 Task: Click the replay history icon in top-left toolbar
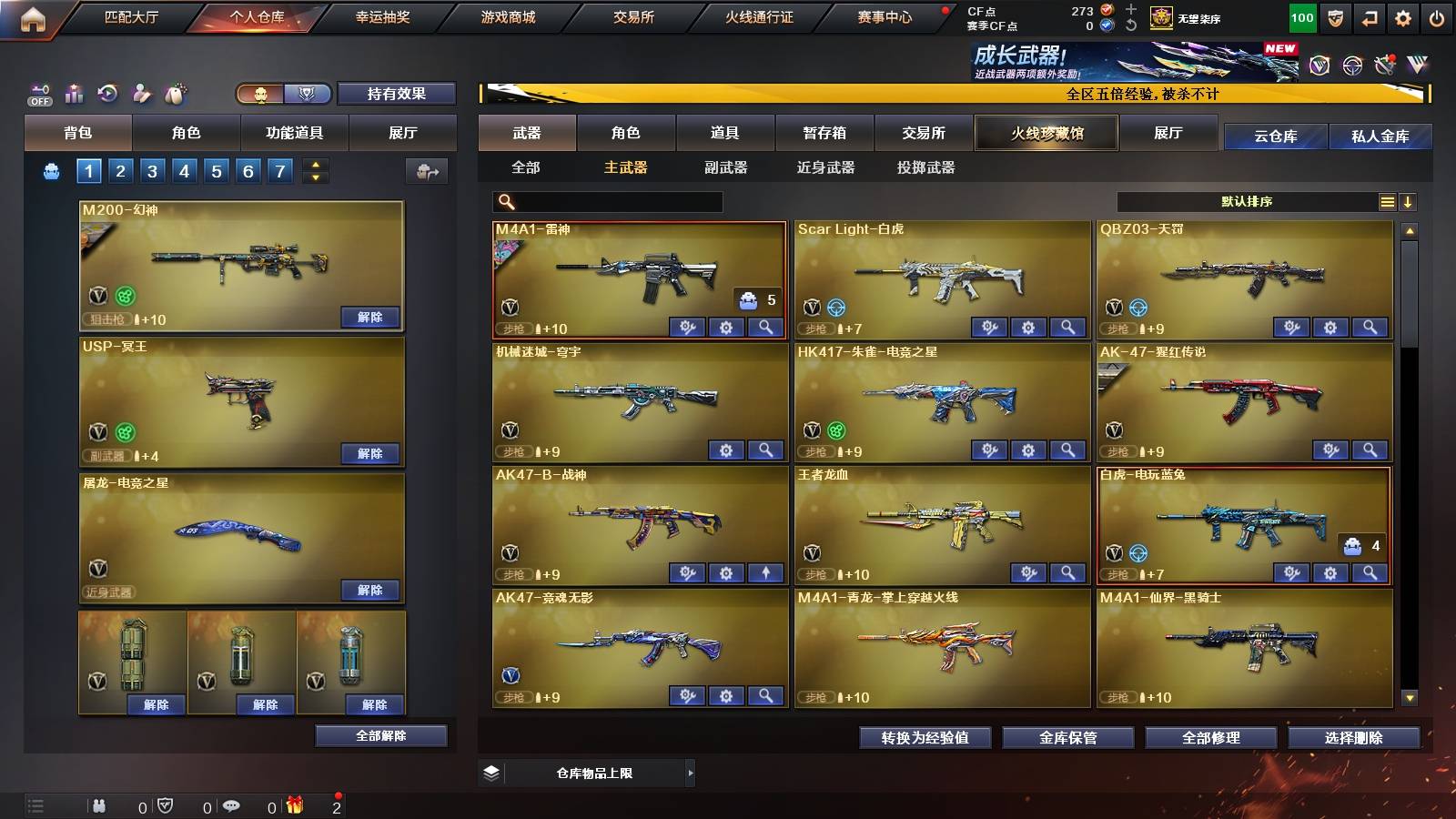pos(107,93)
